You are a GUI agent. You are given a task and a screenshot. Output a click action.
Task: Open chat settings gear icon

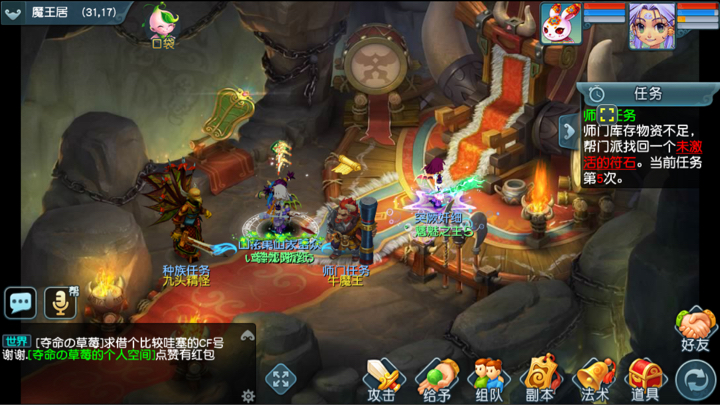point(248,395)
